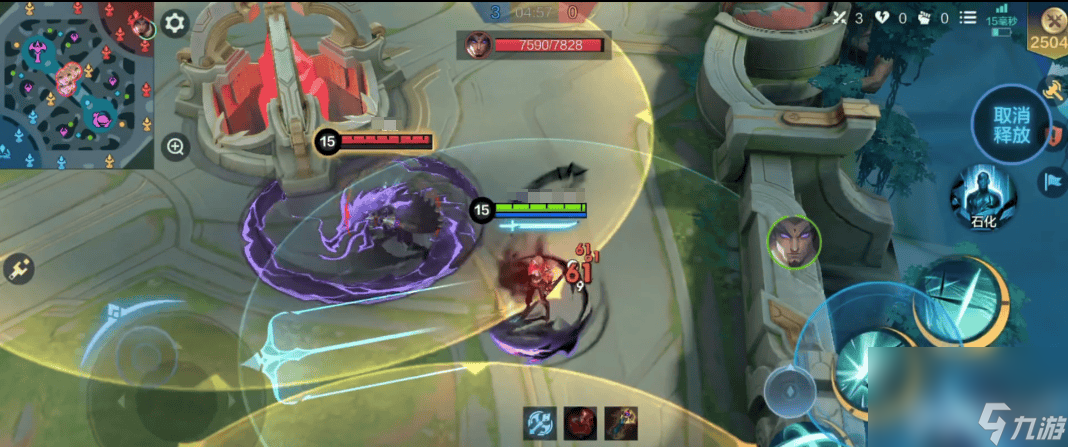Select the red round buff icon

(578, 423)
